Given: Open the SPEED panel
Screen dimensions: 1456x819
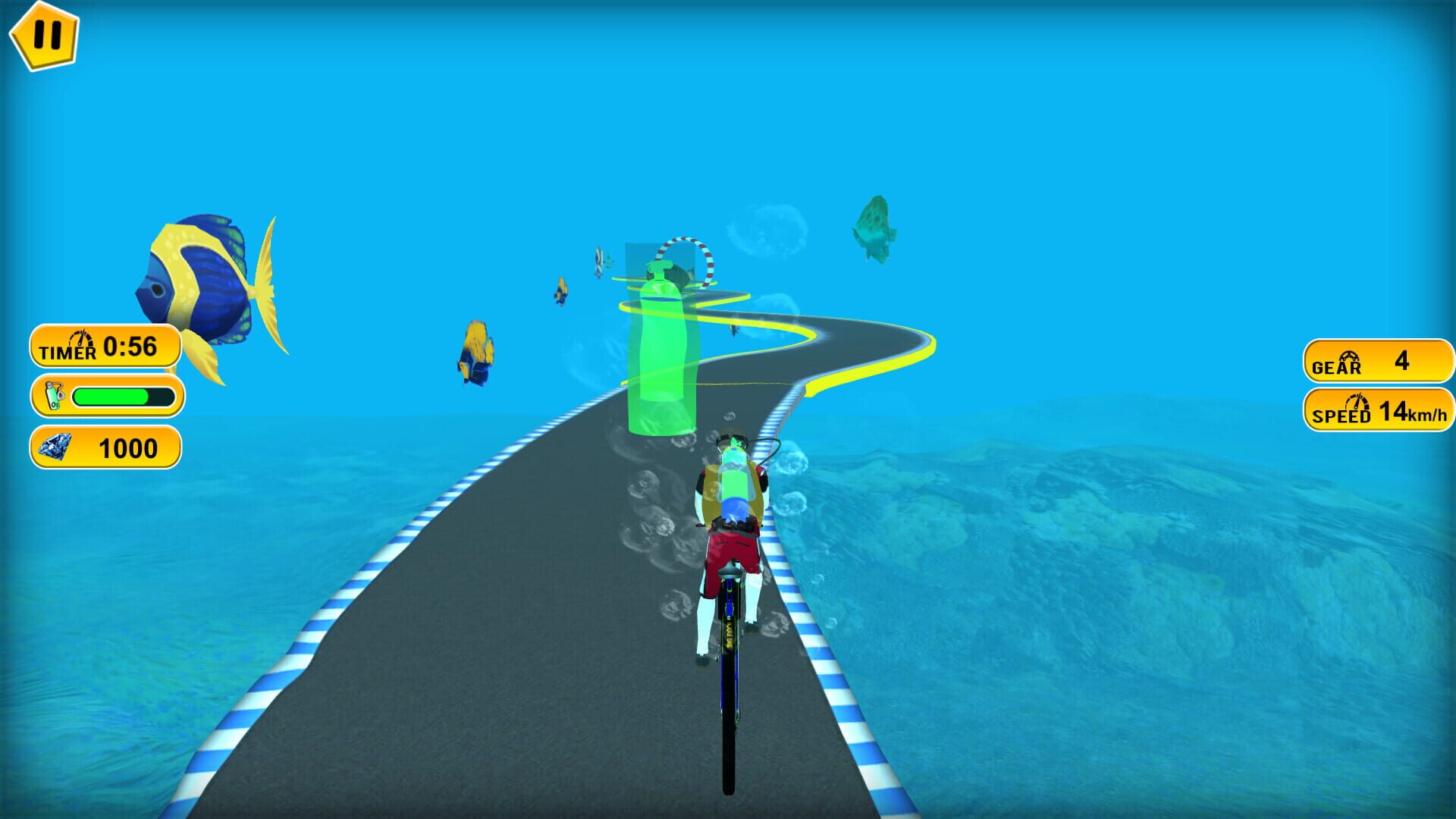Looking at the screenshot, I should point(1376,411).
